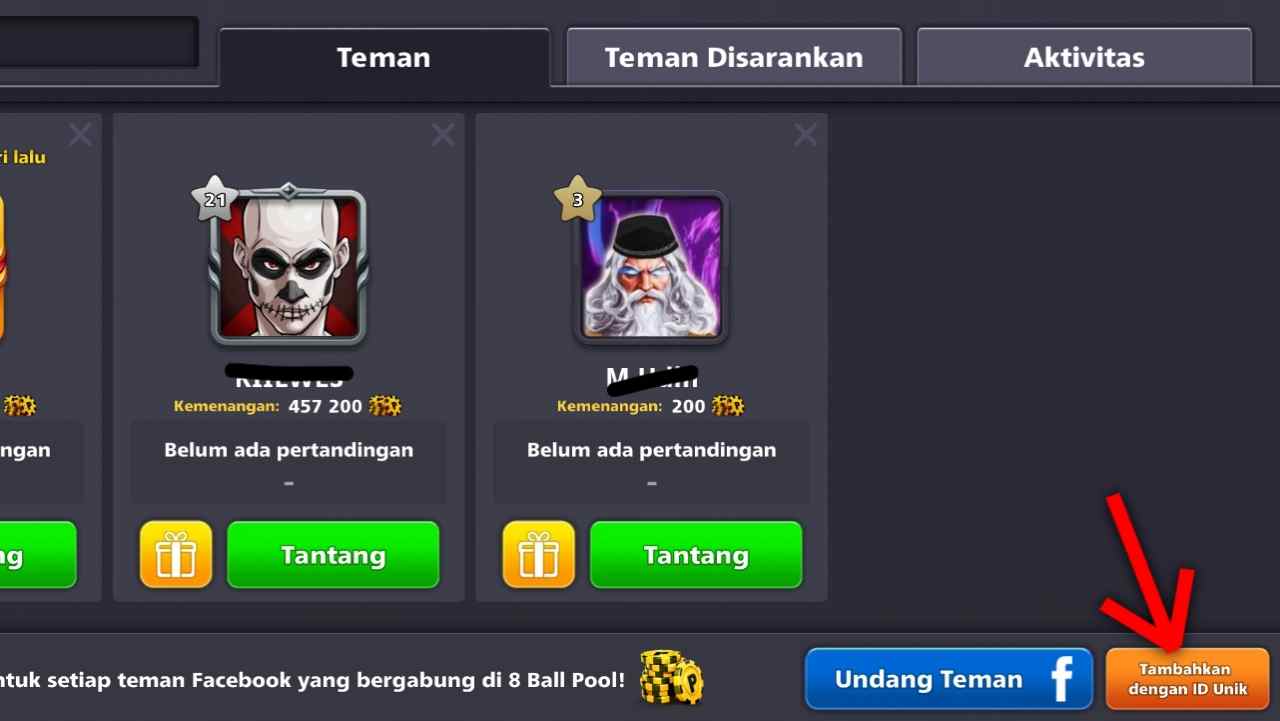Screen dimensions: 1280x721
Task: Send a gift to M Halim
Action: [x=538, y=554]
